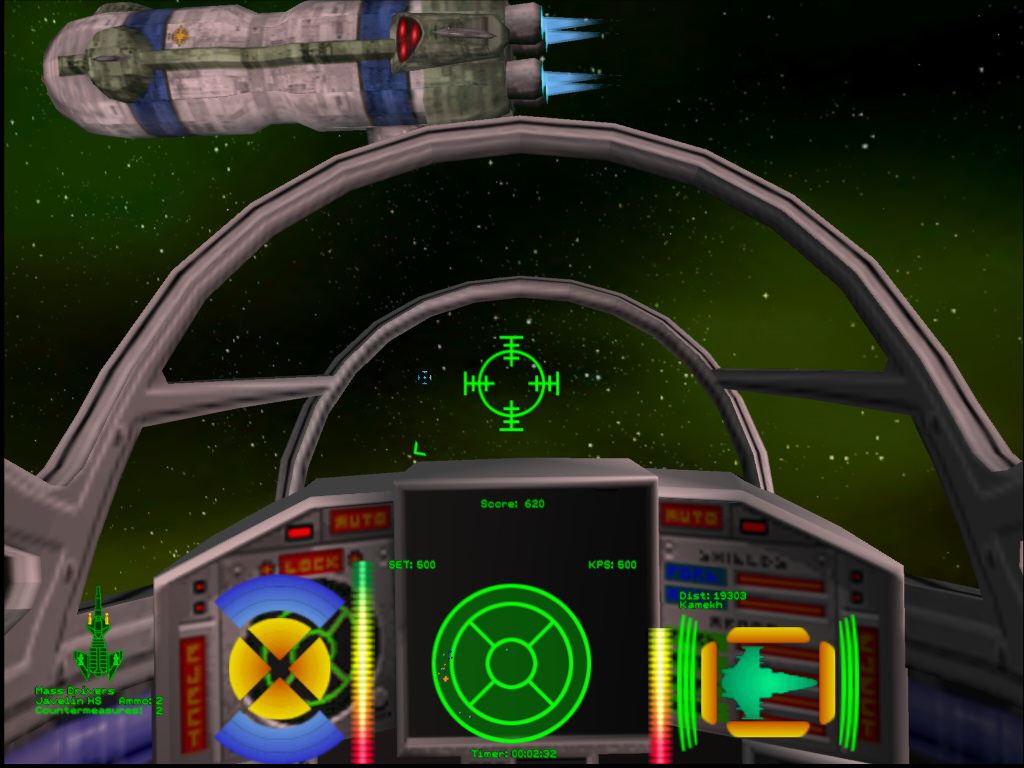The image size is (1024, 768).
Task: Select the green player ship weapons icon
Action: point(98,641)
